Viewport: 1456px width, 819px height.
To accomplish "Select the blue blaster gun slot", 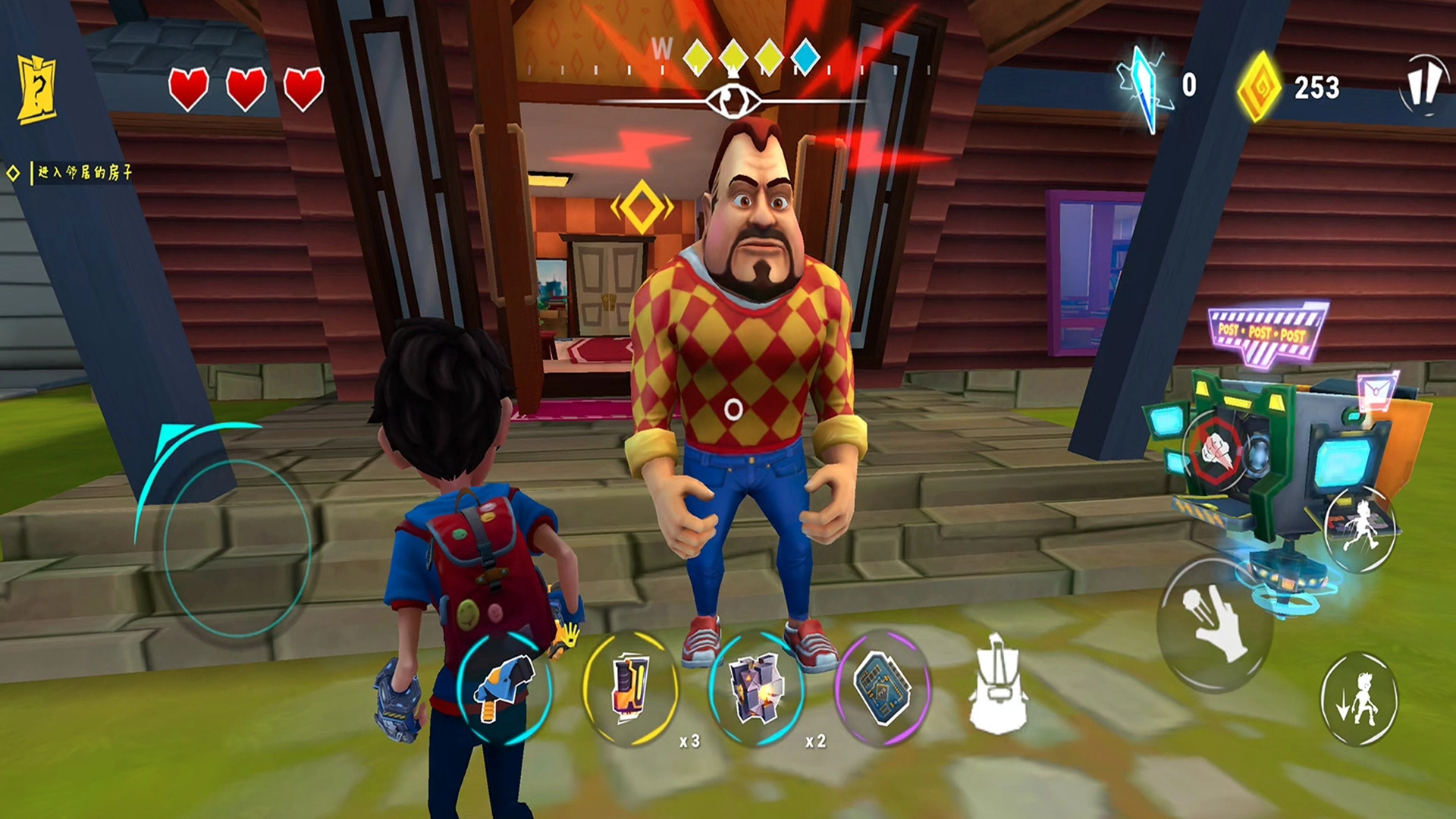I will (x=504, y=687).
